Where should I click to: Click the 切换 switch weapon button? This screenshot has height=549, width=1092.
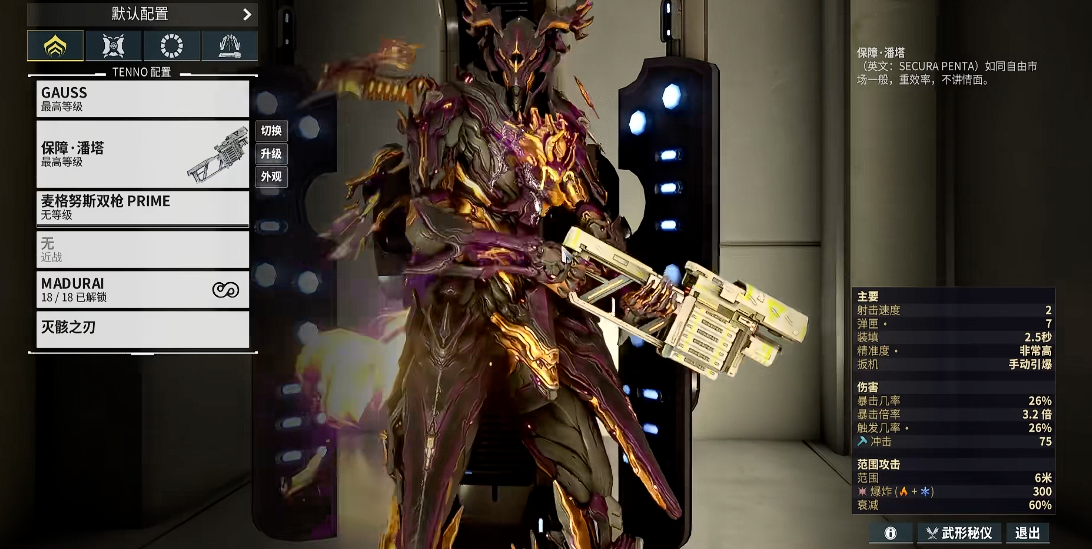click(271, 131)
